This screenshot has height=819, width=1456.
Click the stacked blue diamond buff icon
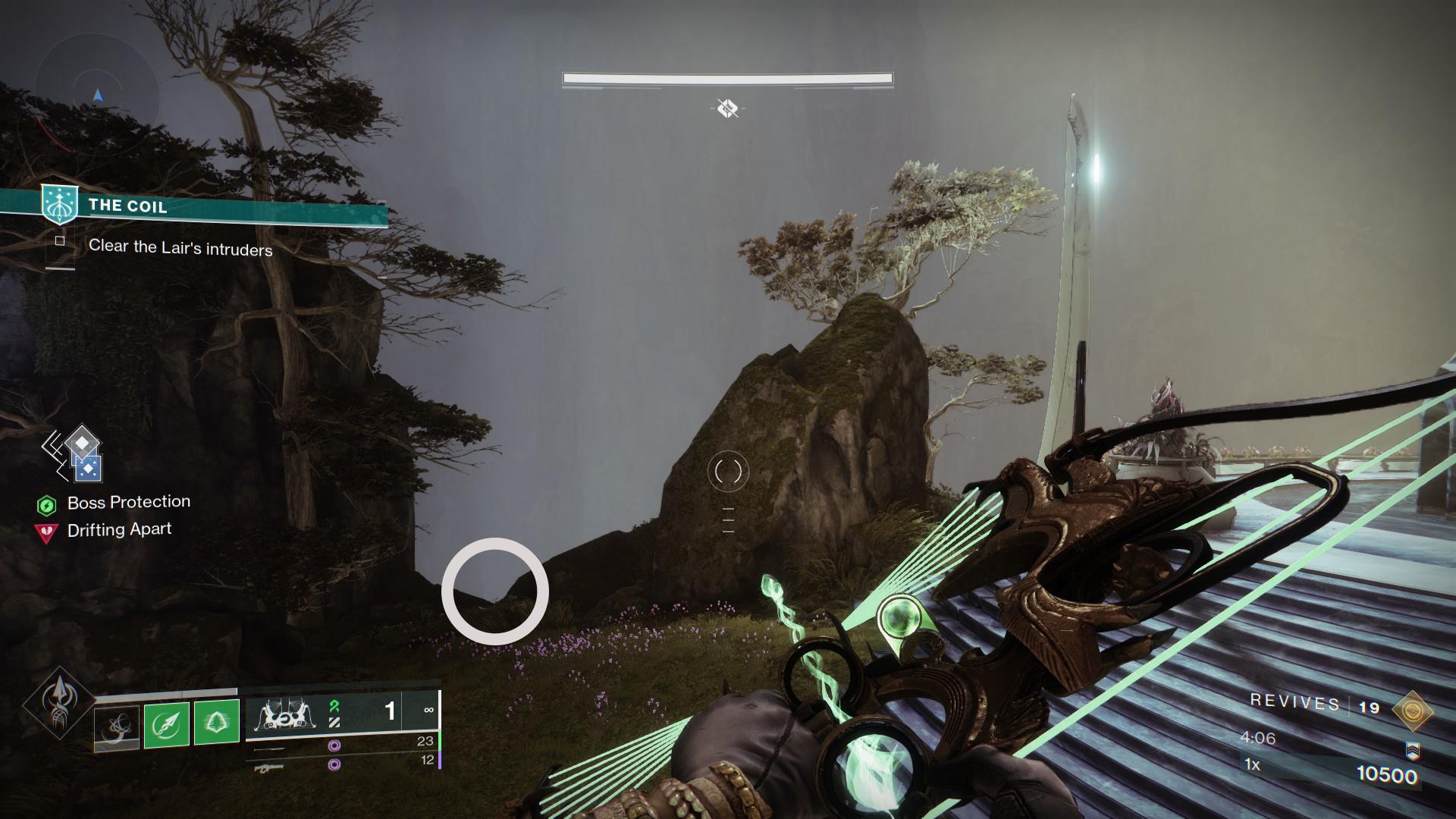pyautogui.click(x=81, y=454)
